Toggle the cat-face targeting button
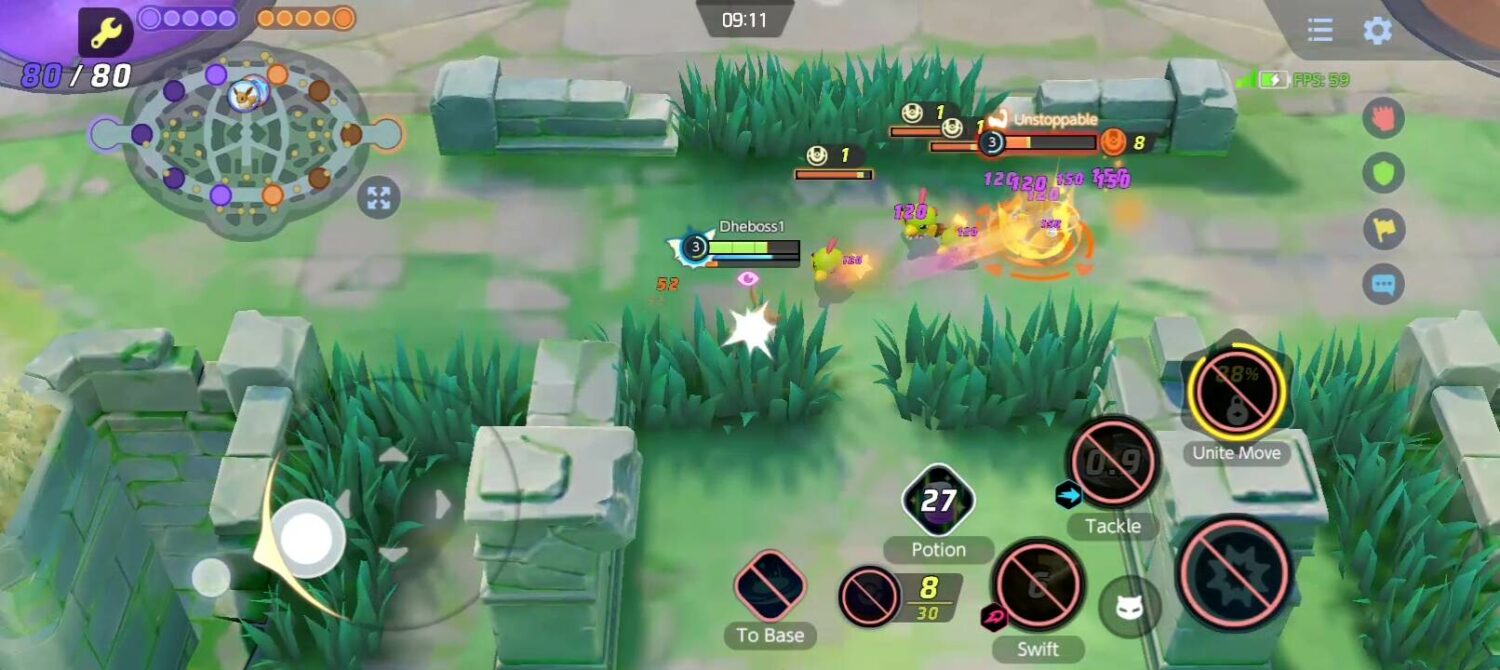This screenshot has height=670, width=1500. (x=1130, y=607)
